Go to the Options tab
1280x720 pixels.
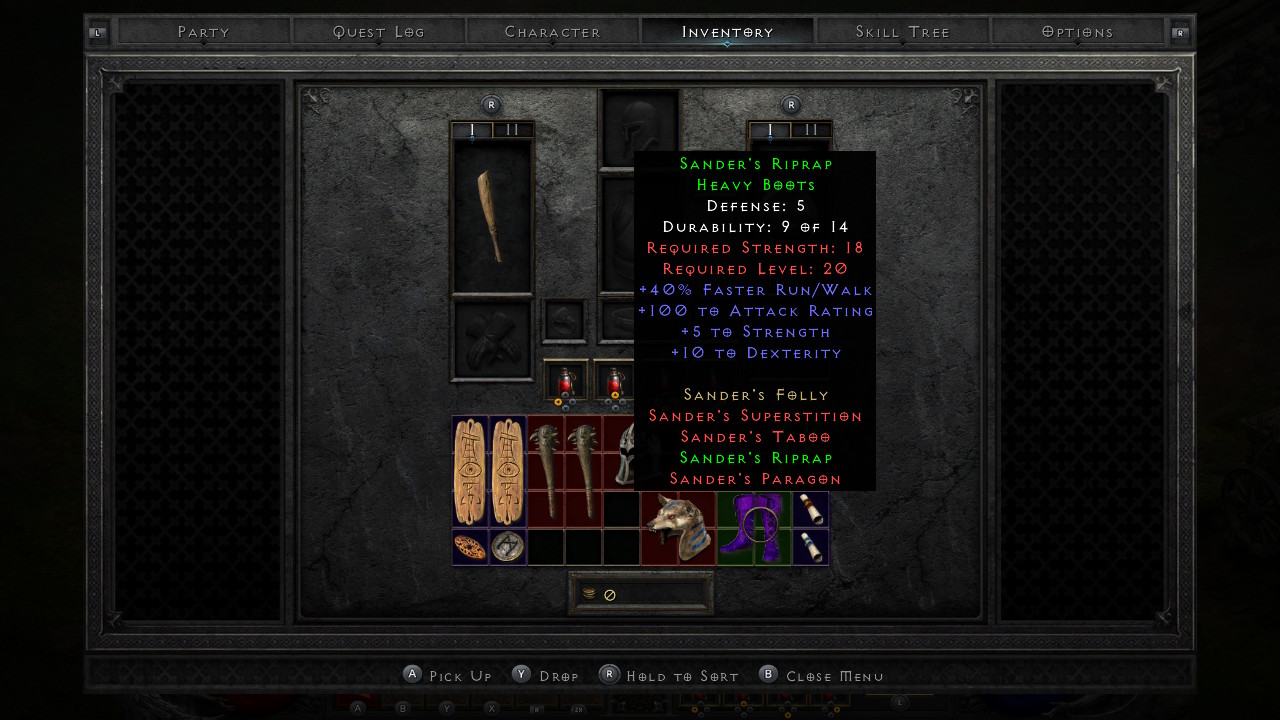tap(1077, 32)
